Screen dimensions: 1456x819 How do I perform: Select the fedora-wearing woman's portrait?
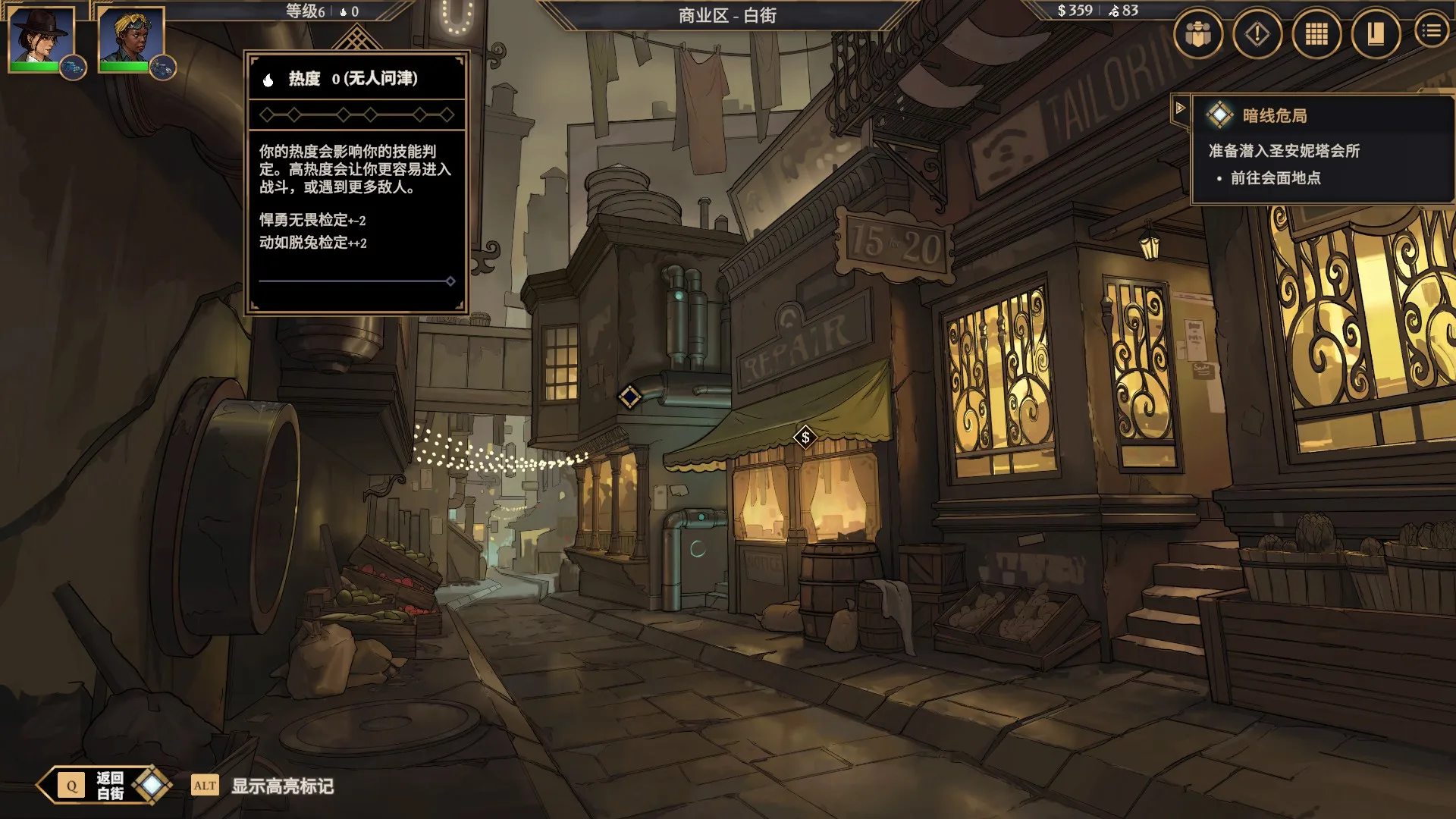(41, 36)
